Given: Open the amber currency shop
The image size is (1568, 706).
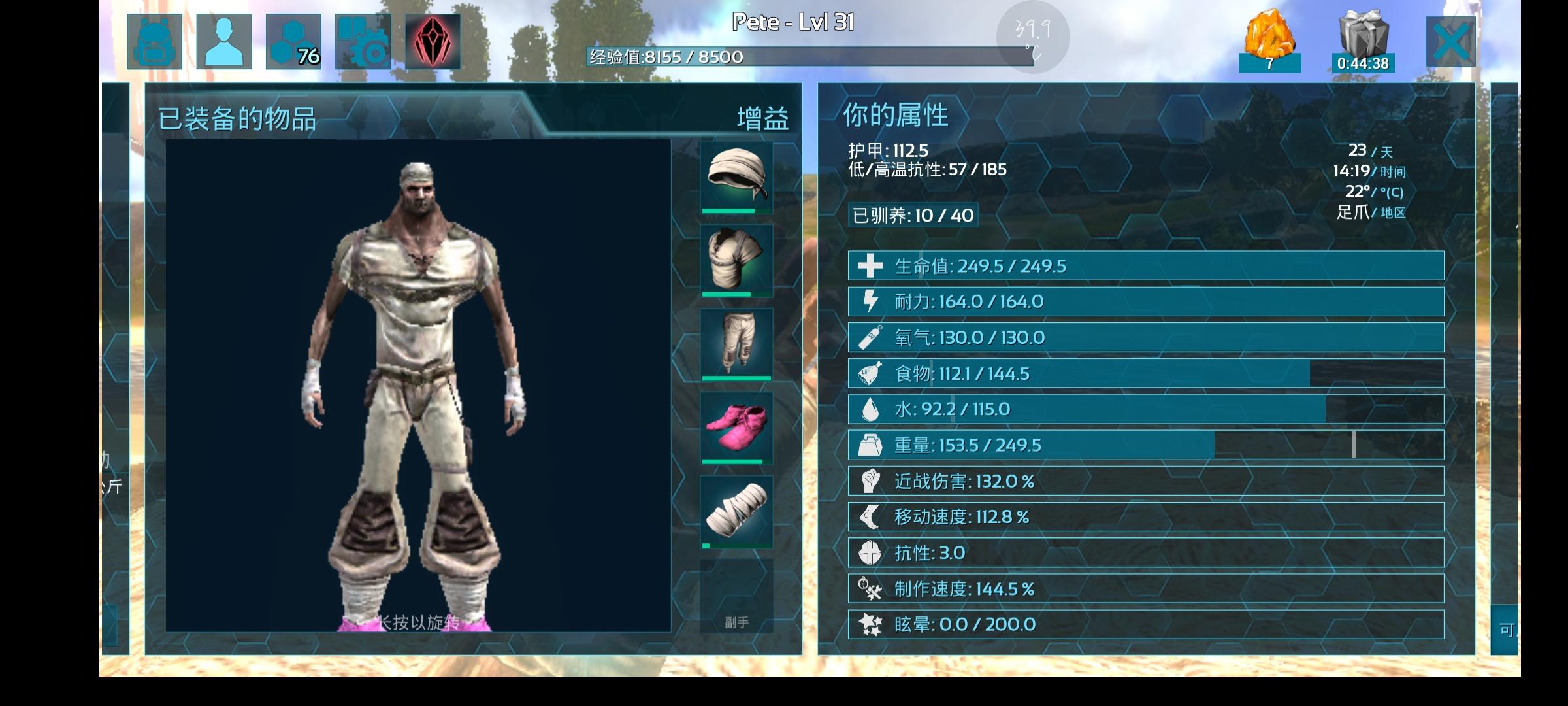Looking at the screenshot, I should click(1269, 41).
